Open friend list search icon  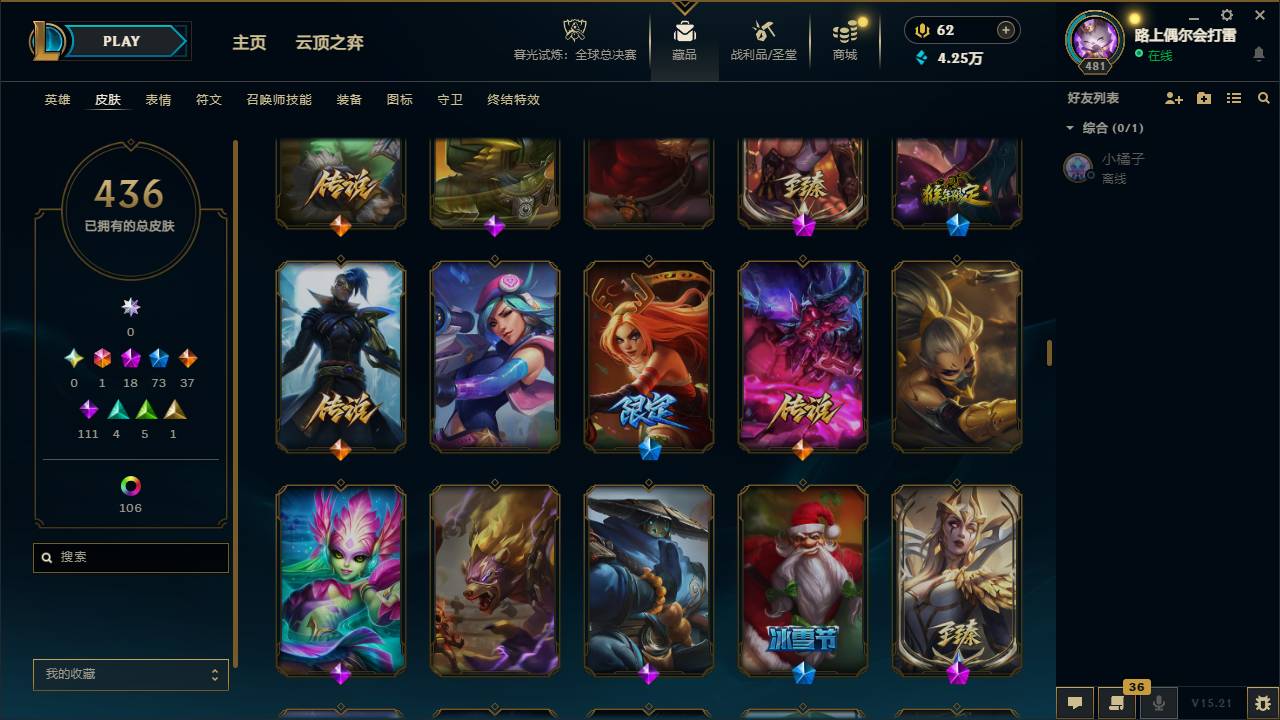[1263, 97]
